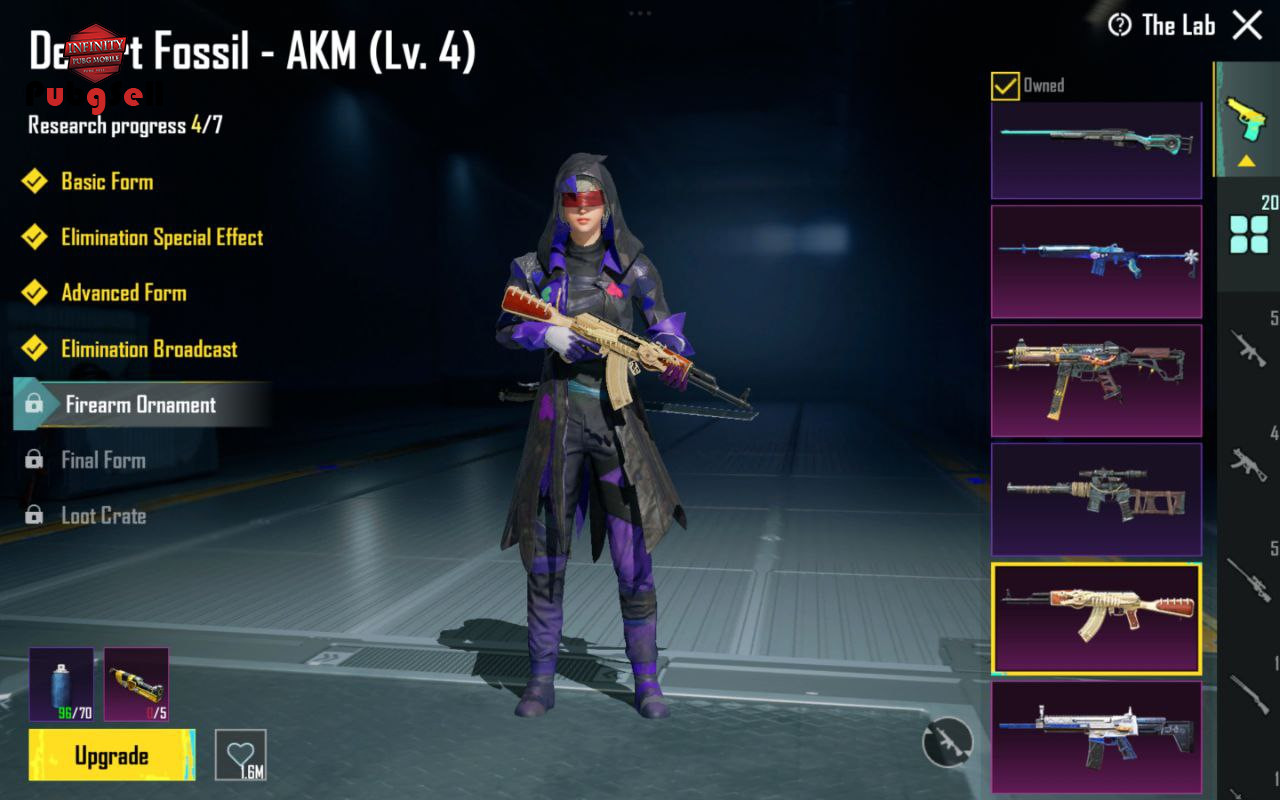Screen dimensions: 1280x800
Task: Toggle the Owned filter checkbox
Action: coord(1005,86)
